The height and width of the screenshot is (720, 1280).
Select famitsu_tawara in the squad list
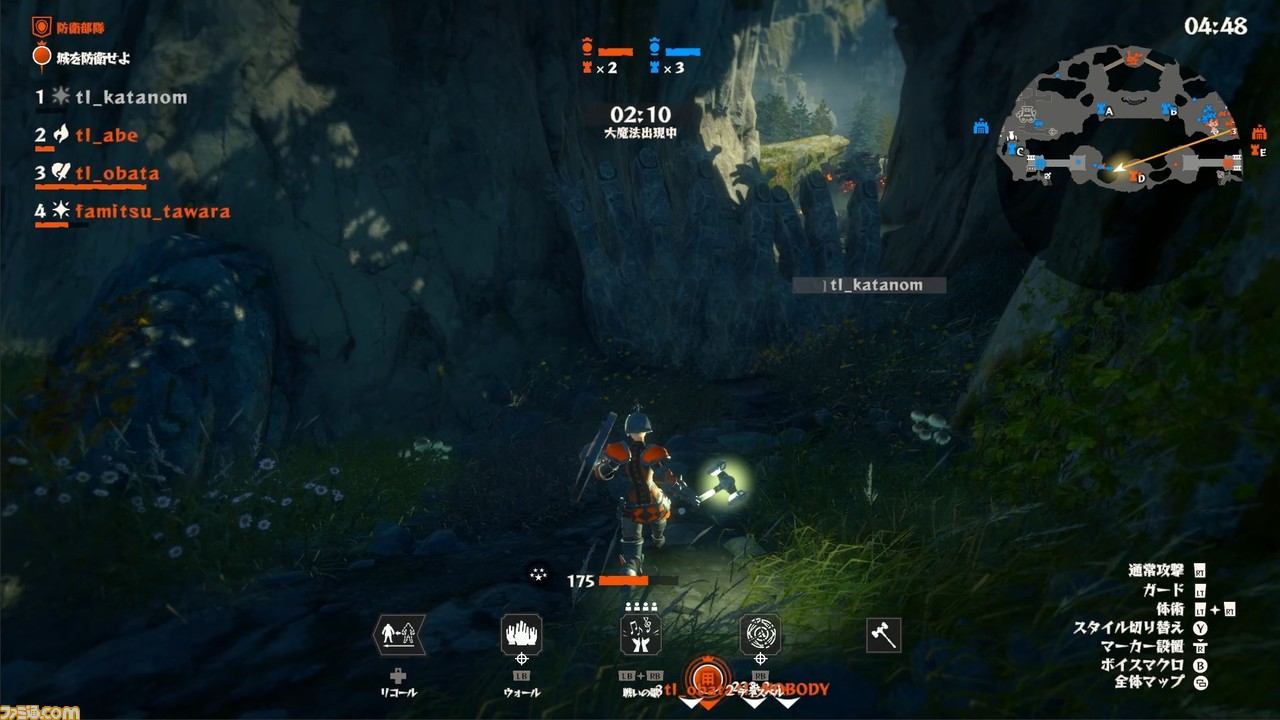[153, 211]
